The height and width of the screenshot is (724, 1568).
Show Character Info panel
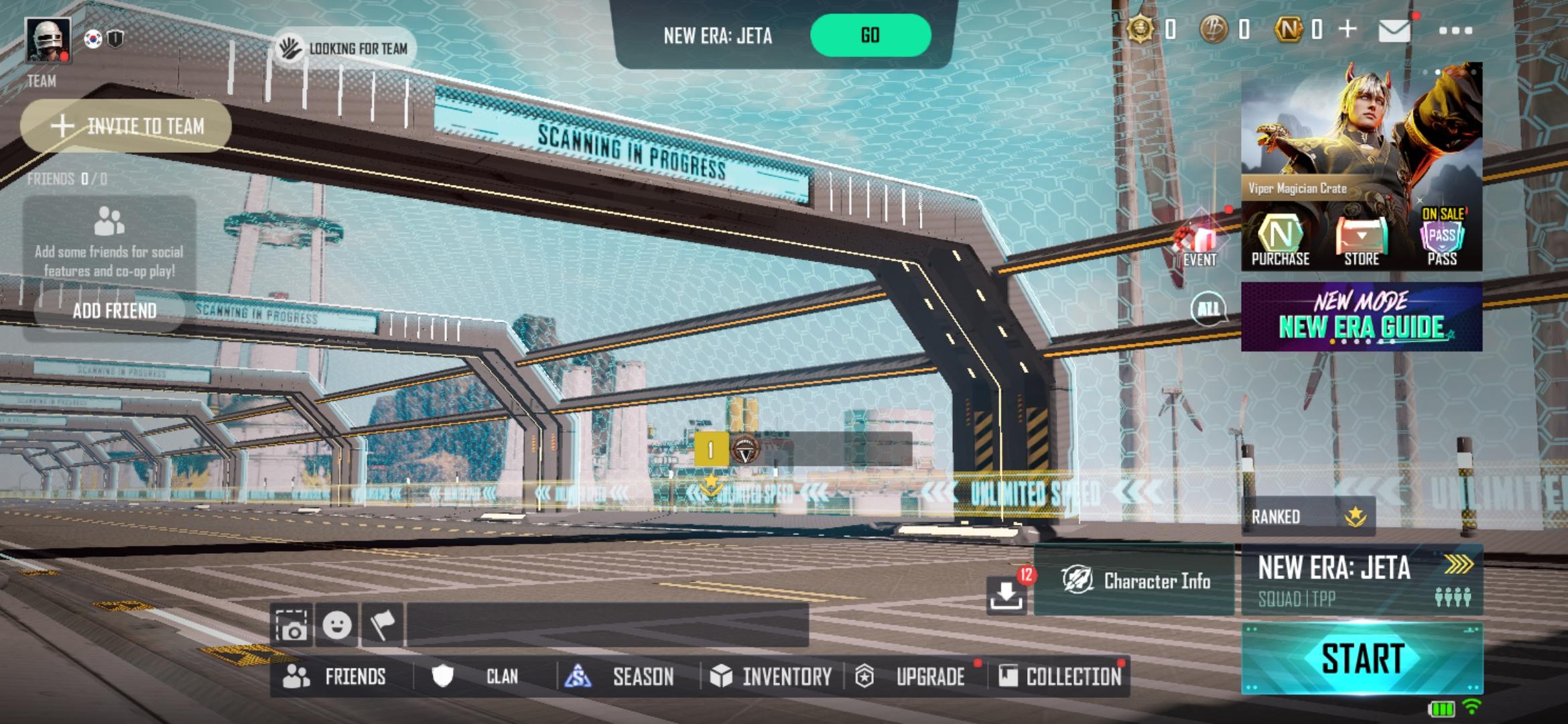(1135, 581)
